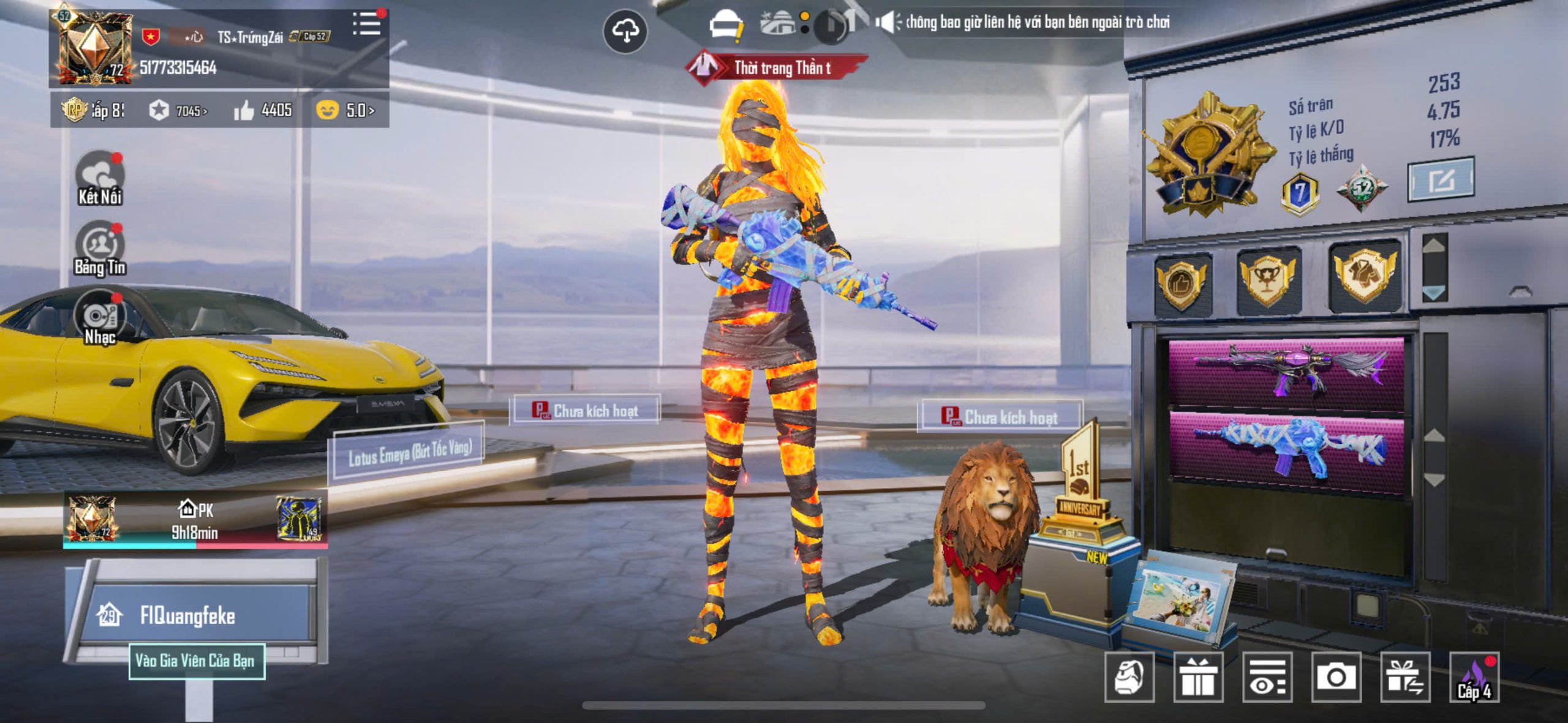The width and height of the screenshot is (1568, 723).
Task: Open the Kết Nối connections icon
Action: tap(99, 179)
